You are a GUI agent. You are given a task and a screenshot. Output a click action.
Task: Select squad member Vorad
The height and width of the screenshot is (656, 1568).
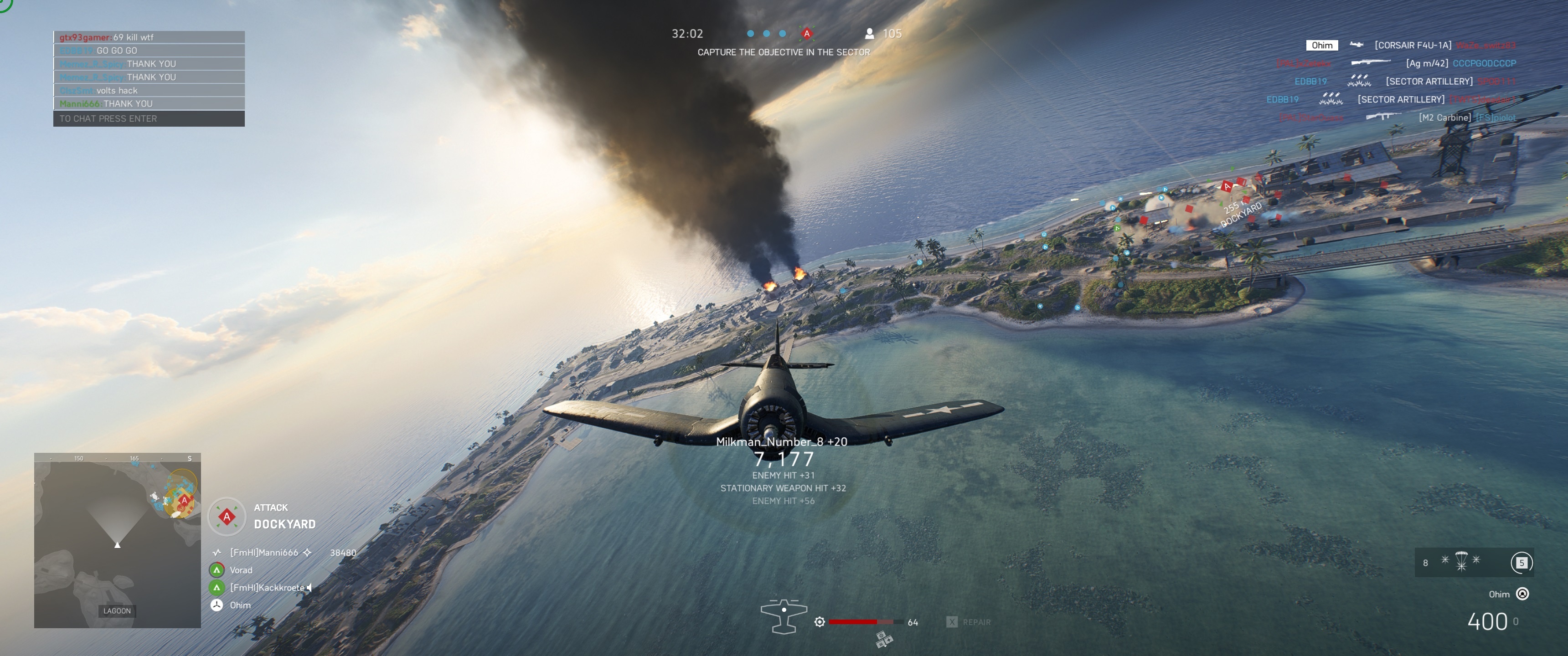point(240,570)
